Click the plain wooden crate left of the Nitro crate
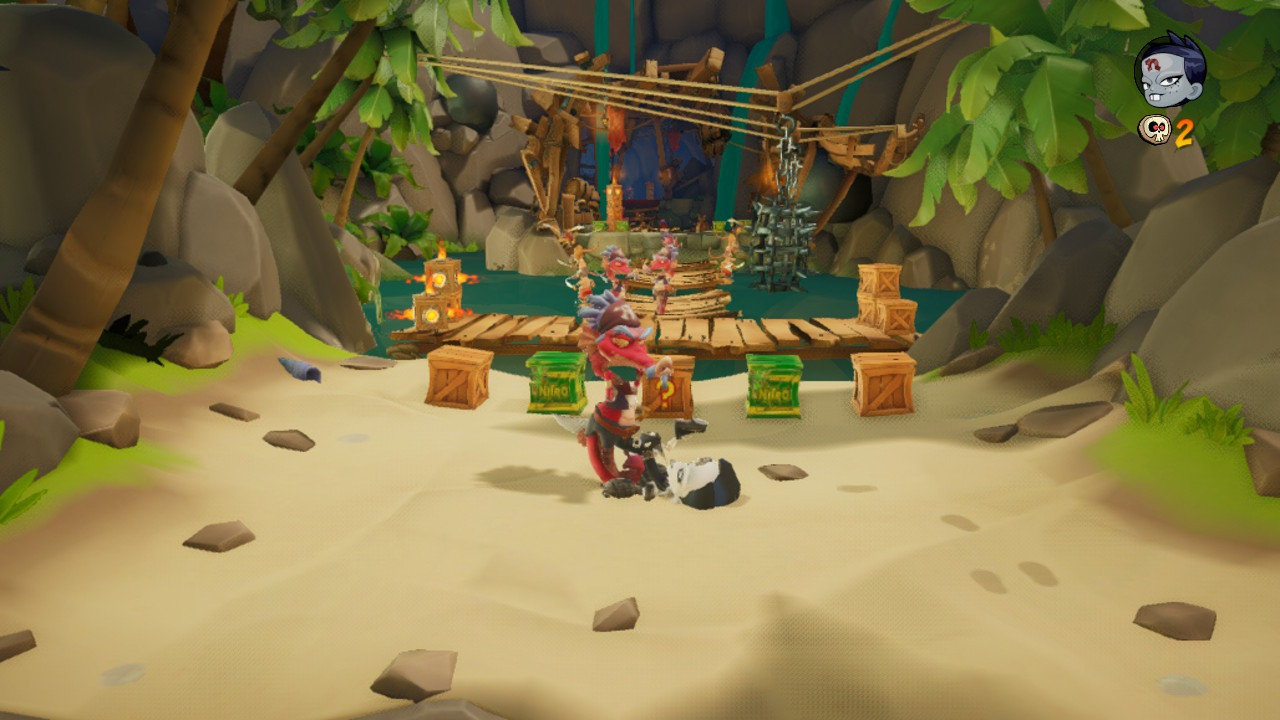The height and width of the screenshot is (720, 1280). (459, 377)
